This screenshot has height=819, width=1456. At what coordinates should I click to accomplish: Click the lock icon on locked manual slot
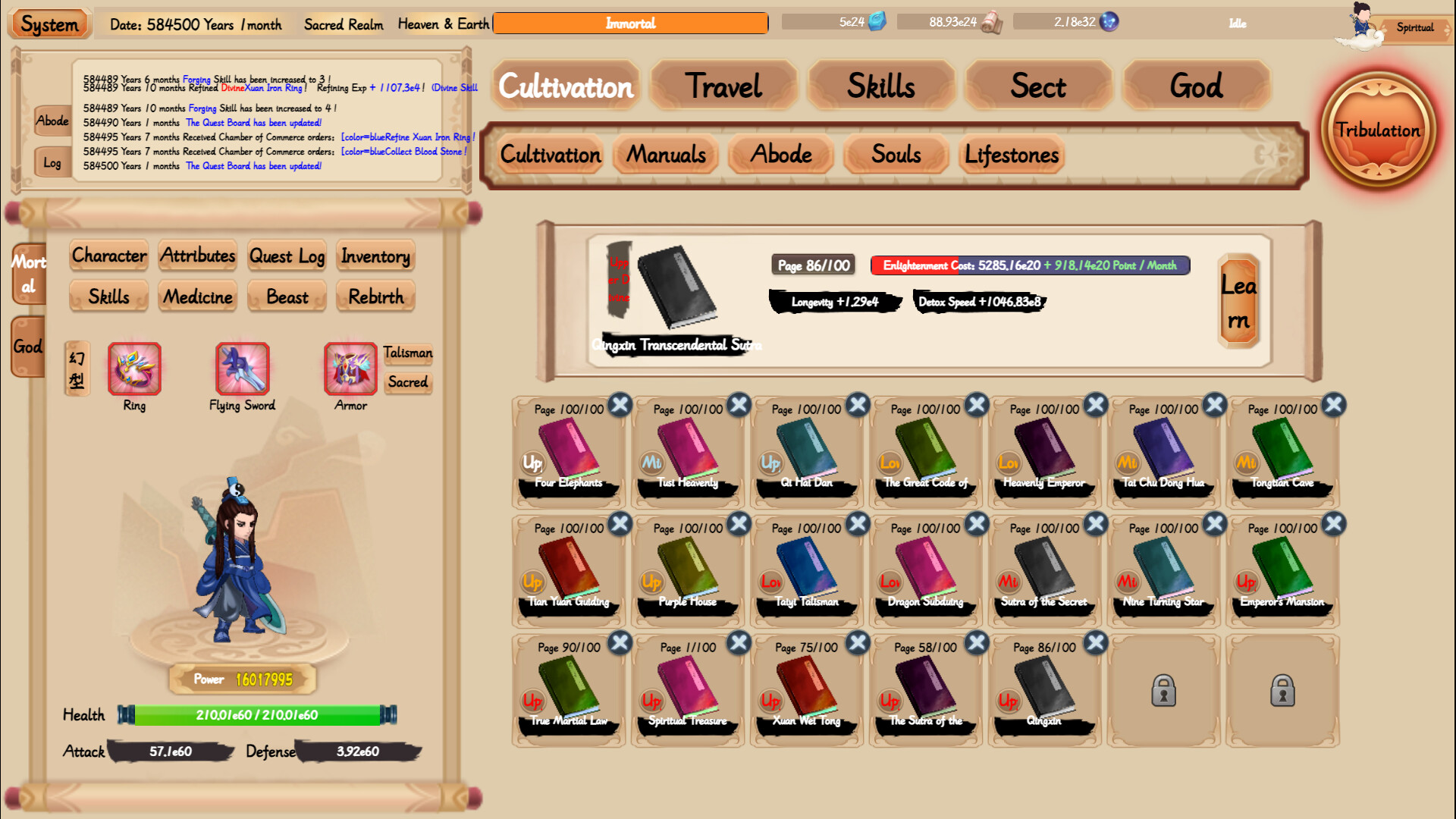click(1163, 692)
